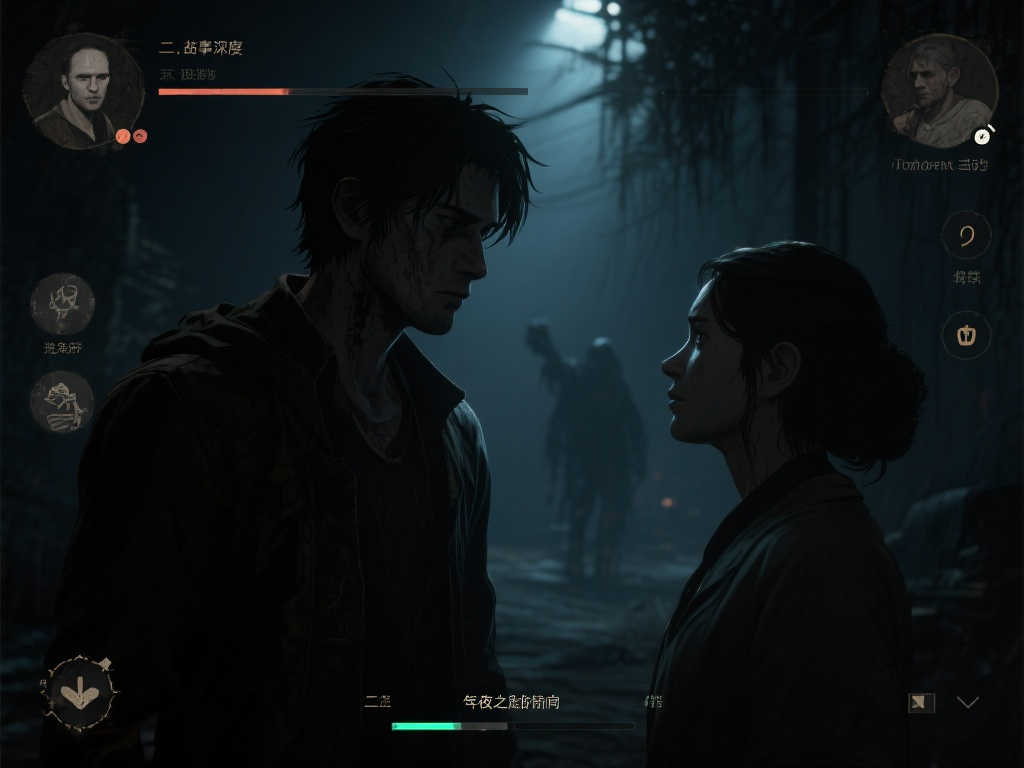Open the lower sketch icon on the left
1024x768 pixels.
[62, 402]
